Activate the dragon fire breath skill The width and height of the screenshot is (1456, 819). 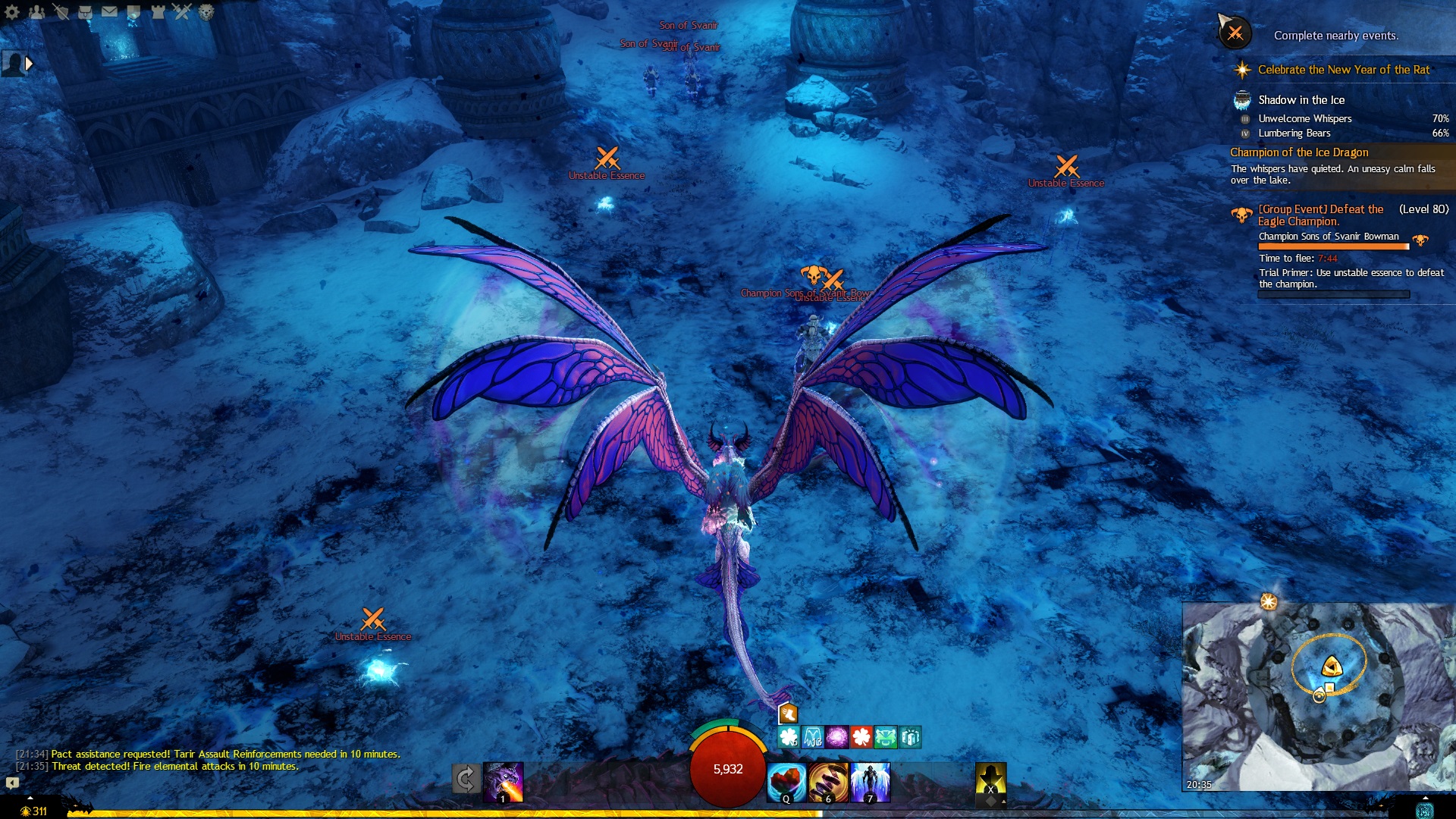(503, 781)
